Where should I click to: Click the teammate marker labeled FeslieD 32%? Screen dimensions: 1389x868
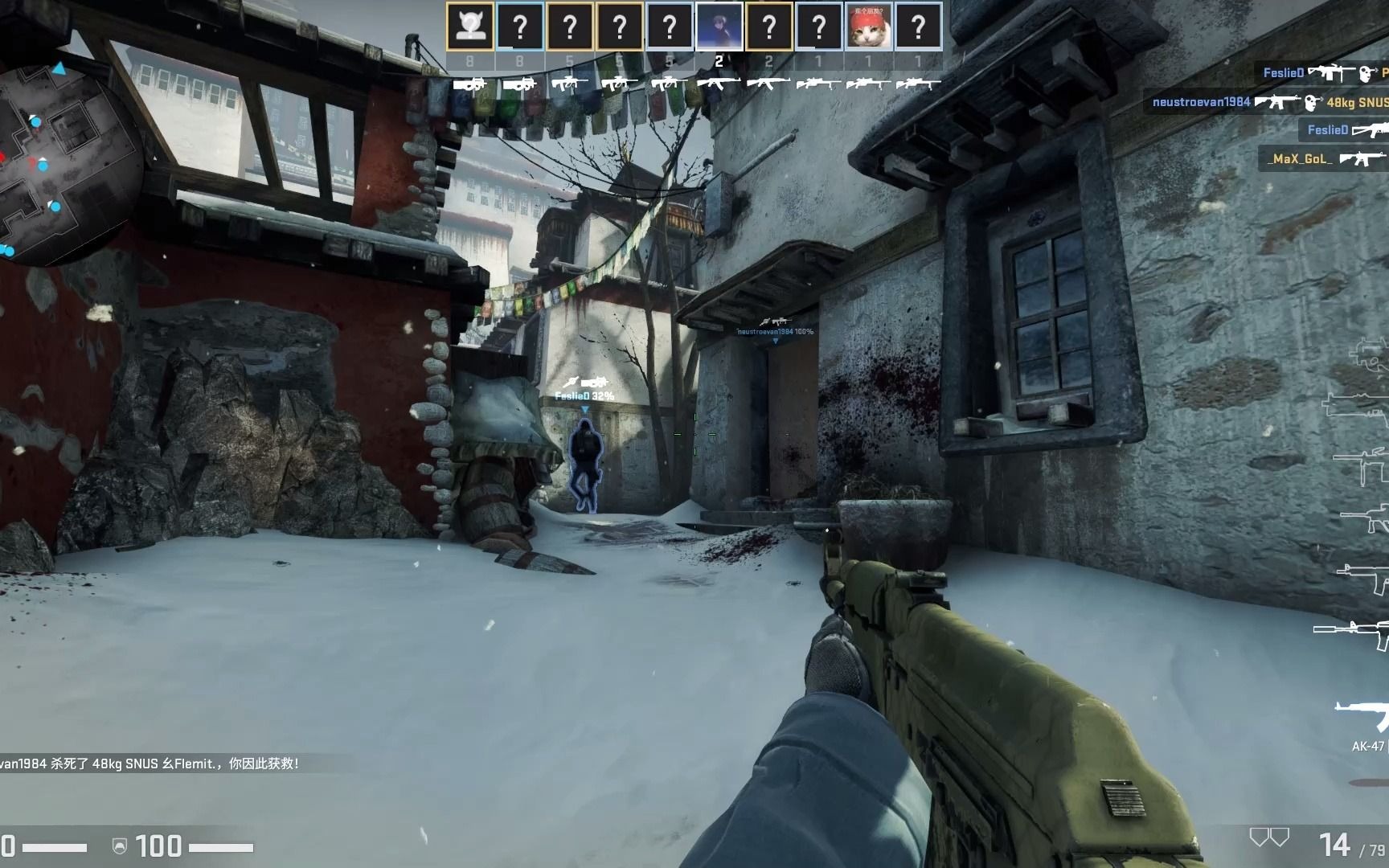[x=584, y=395]
